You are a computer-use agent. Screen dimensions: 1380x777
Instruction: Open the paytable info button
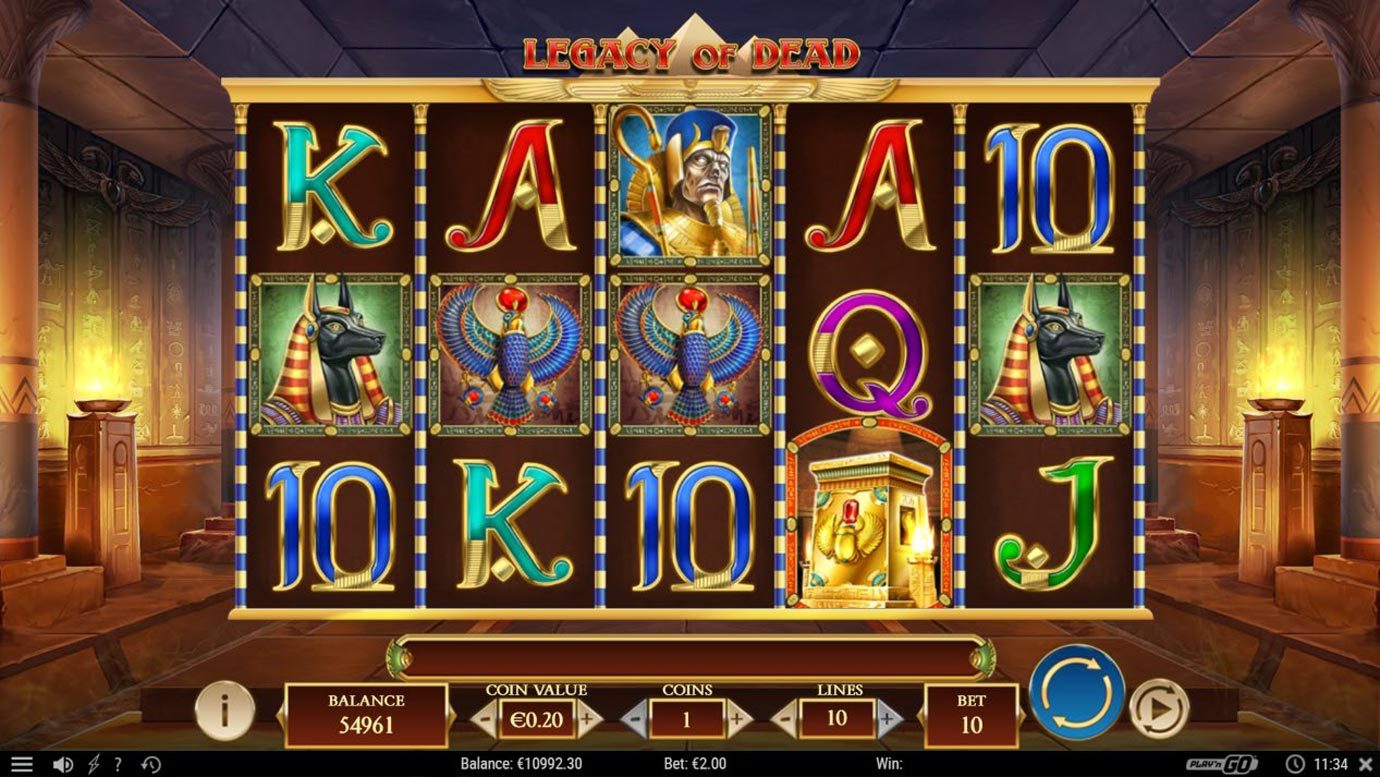click(224, 710)
